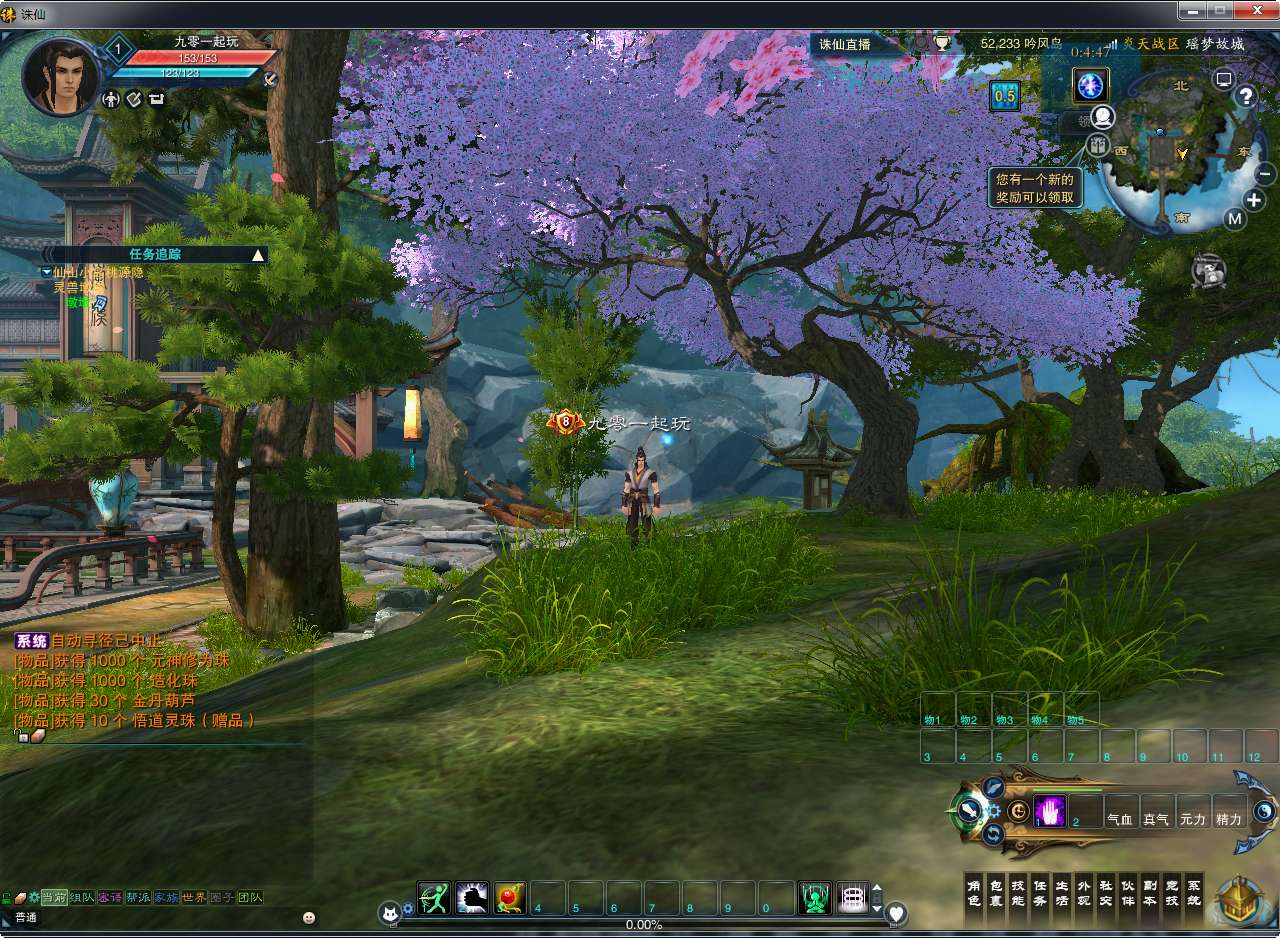
Task: Click the minimap zoom-out minus button
Action: 1265,173
